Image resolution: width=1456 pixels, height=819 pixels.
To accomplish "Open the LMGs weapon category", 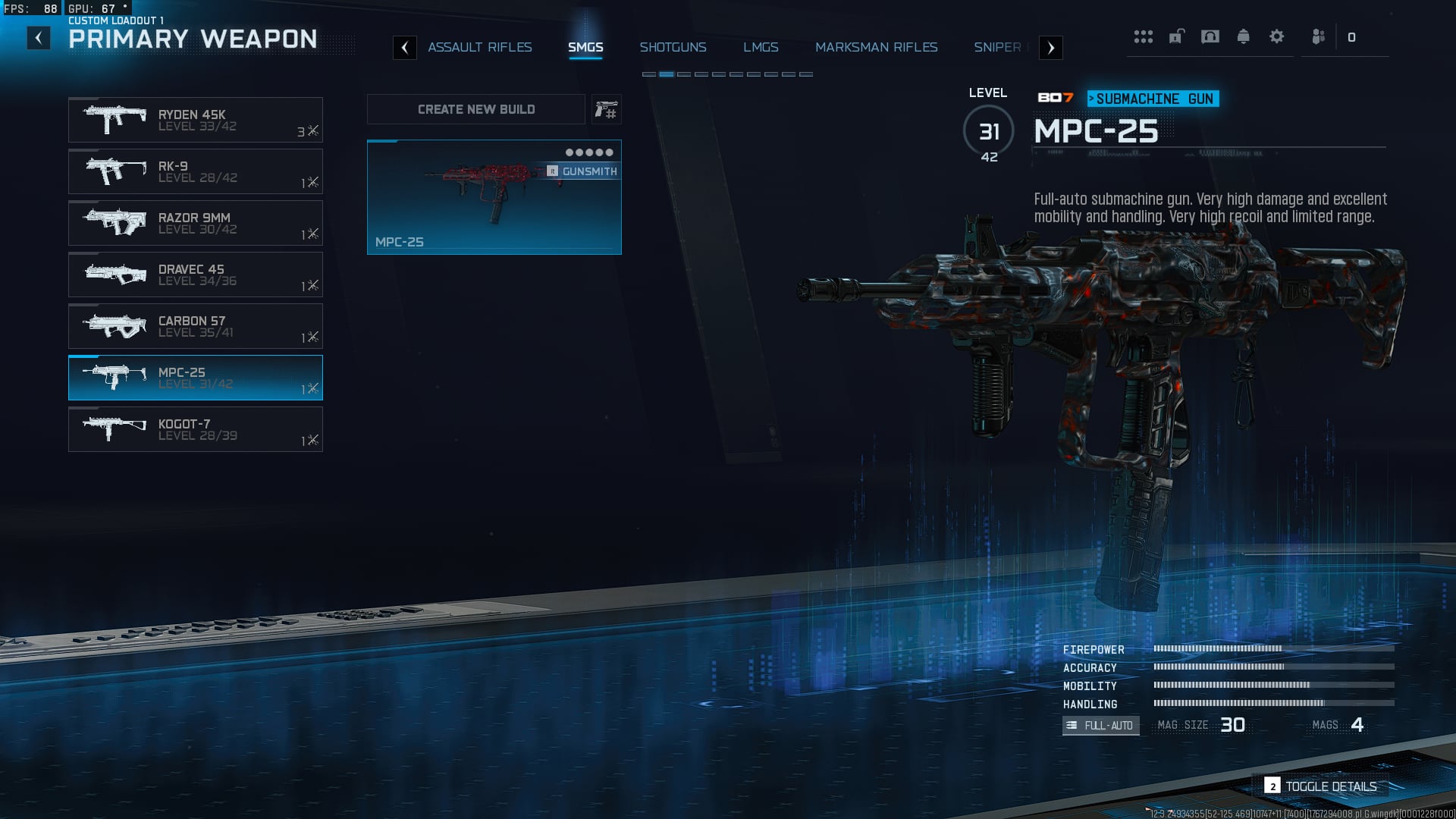I will pos(761,47).
